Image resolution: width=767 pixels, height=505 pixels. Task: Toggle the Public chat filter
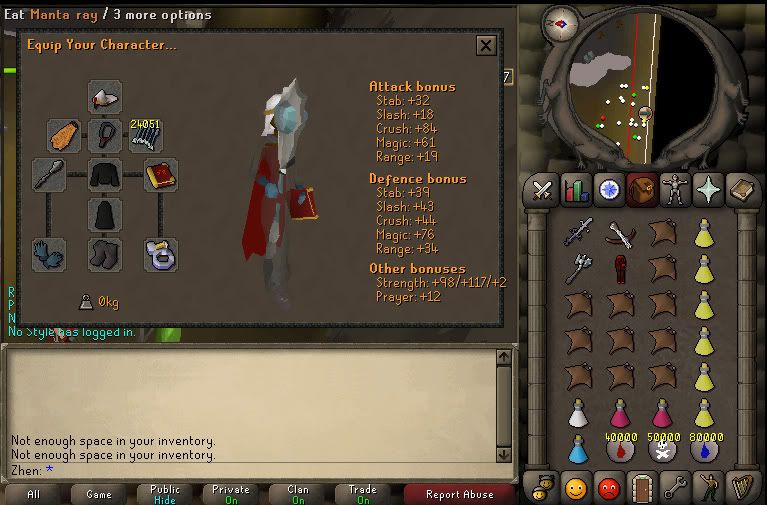click(165, 494)
